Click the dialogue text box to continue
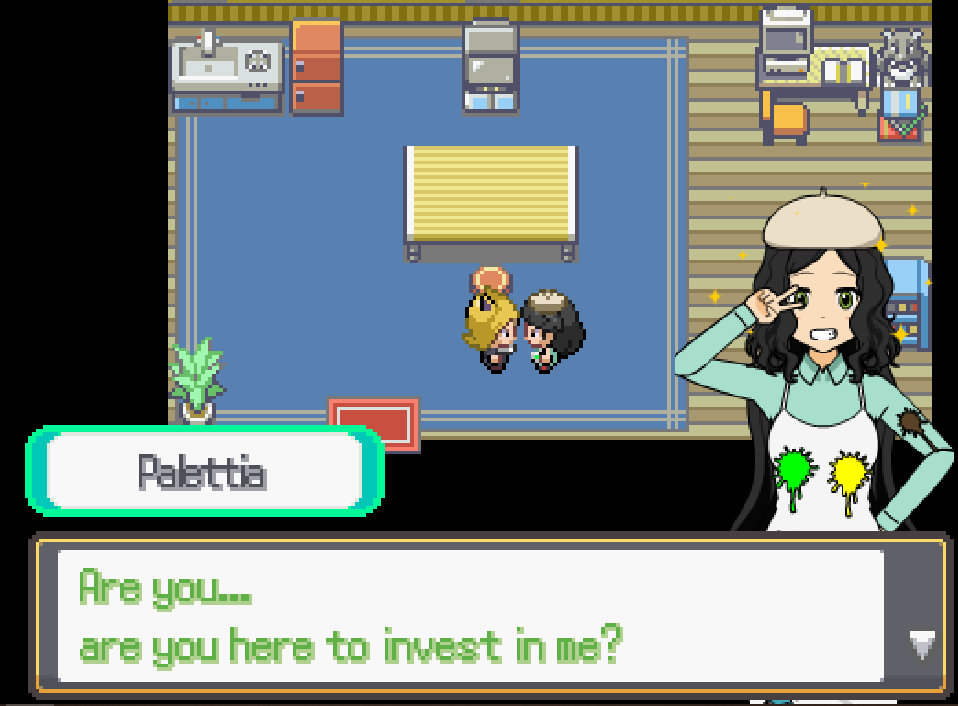Screen dimensions: 958x706 (470, 616)
